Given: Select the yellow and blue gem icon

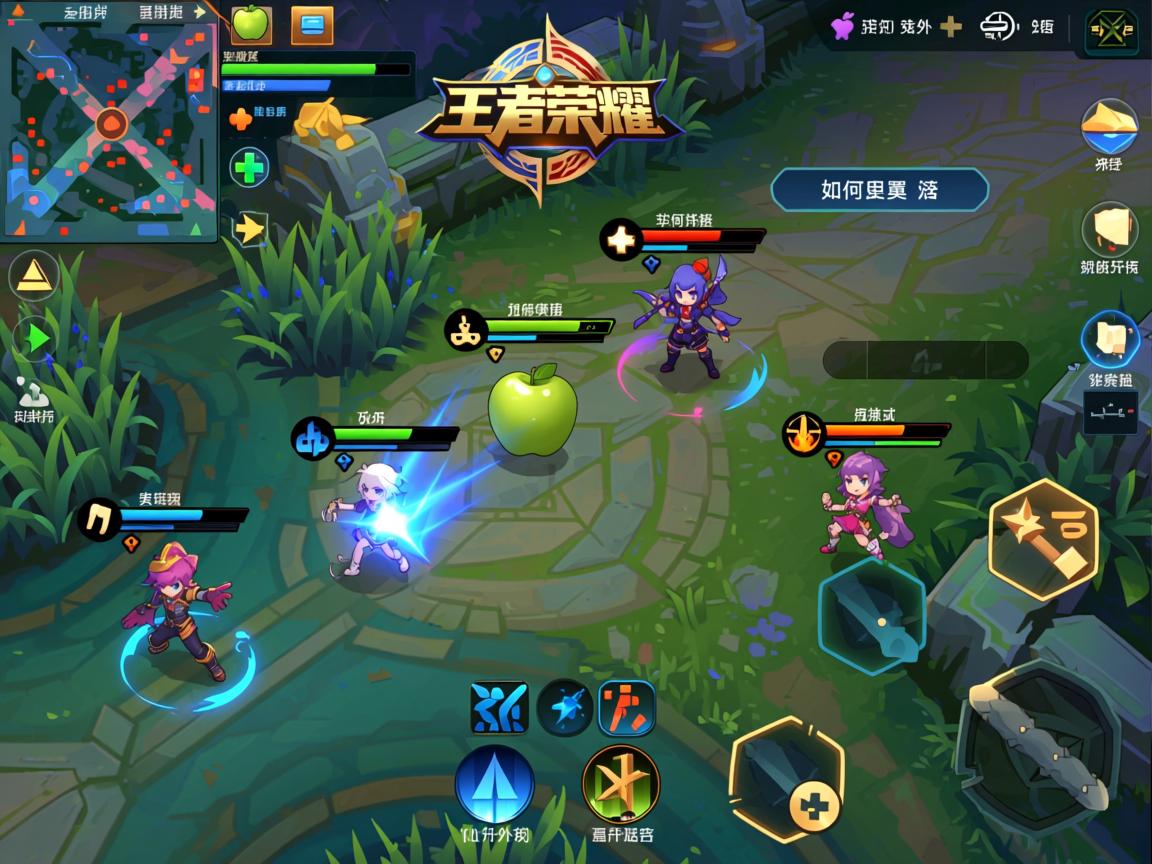Looking at the screenshot, I should pyautogui.click(x=1109, y=125).
